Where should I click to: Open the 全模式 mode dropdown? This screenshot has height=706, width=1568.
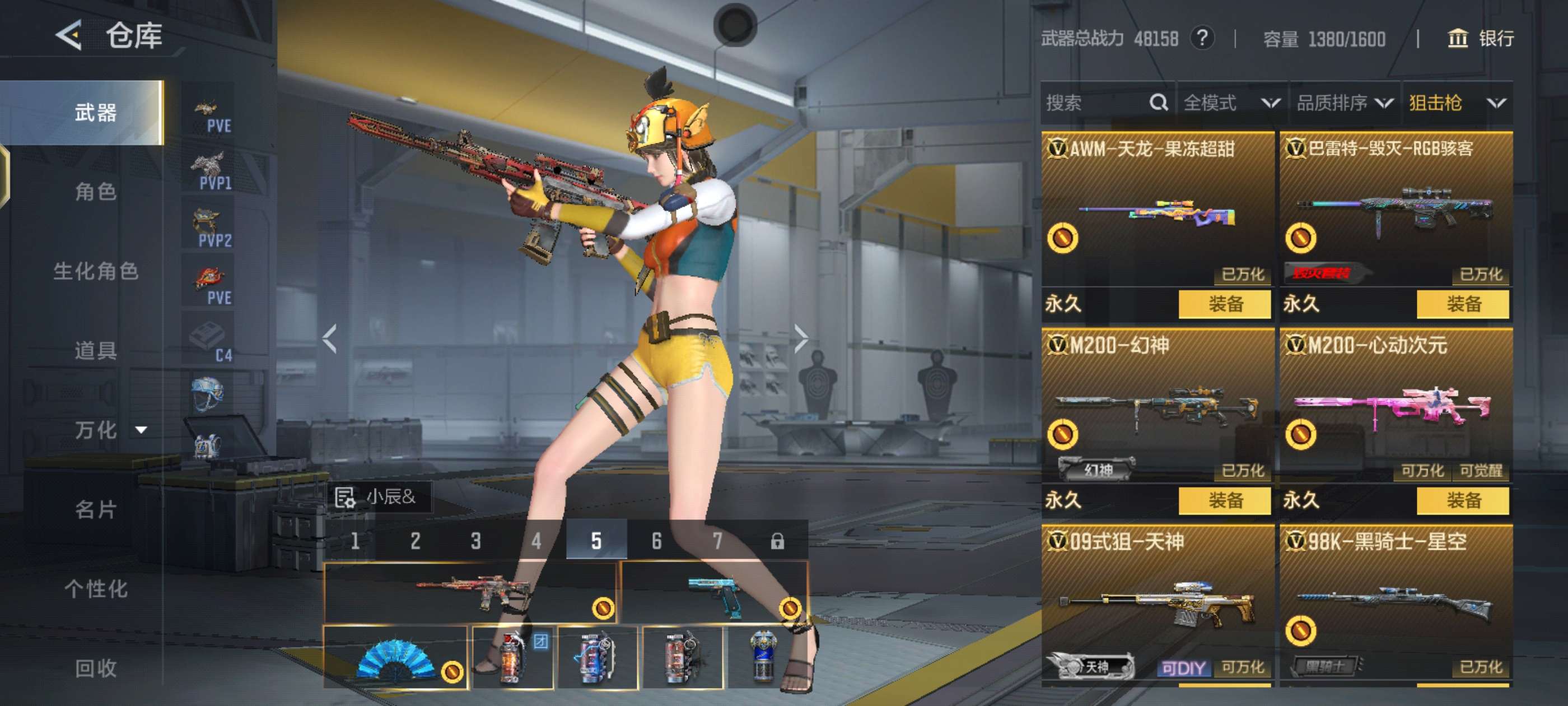[x=1231, y=103]
